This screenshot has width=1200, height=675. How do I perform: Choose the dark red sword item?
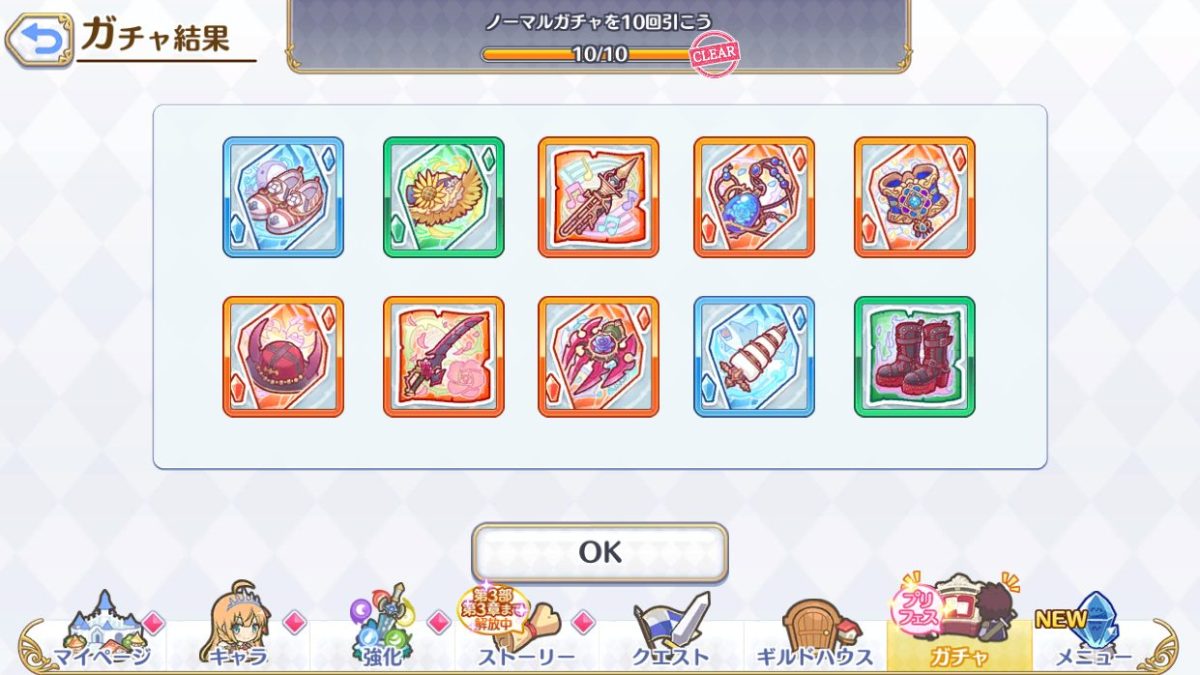[443, 356]
